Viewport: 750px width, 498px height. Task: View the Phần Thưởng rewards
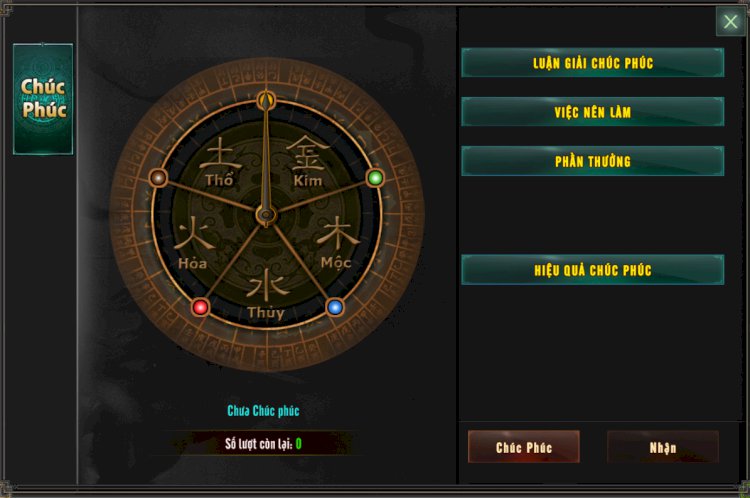coord(592,161)
